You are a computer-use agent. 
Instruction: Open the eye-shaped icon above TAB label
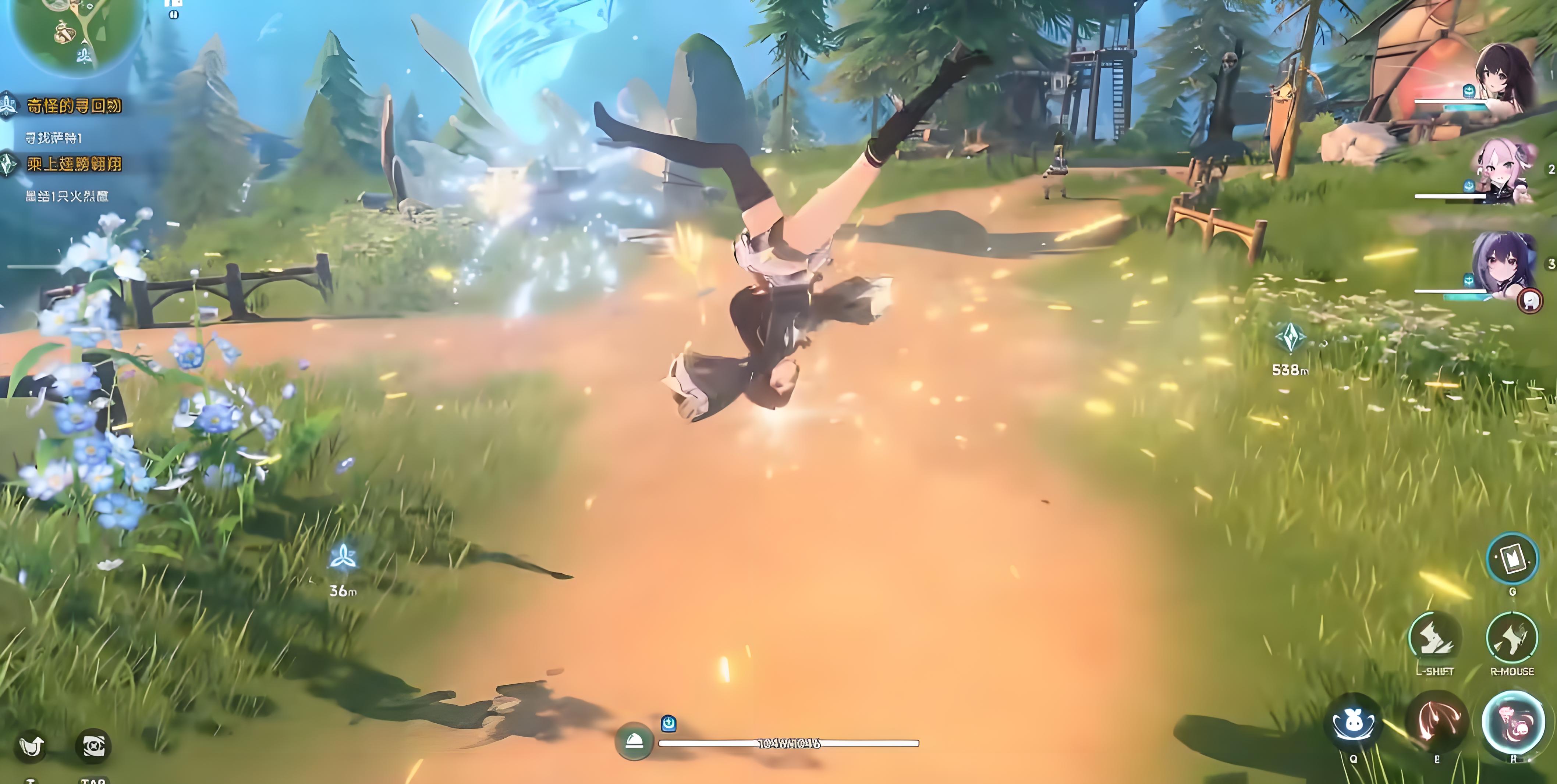(93, 746)
